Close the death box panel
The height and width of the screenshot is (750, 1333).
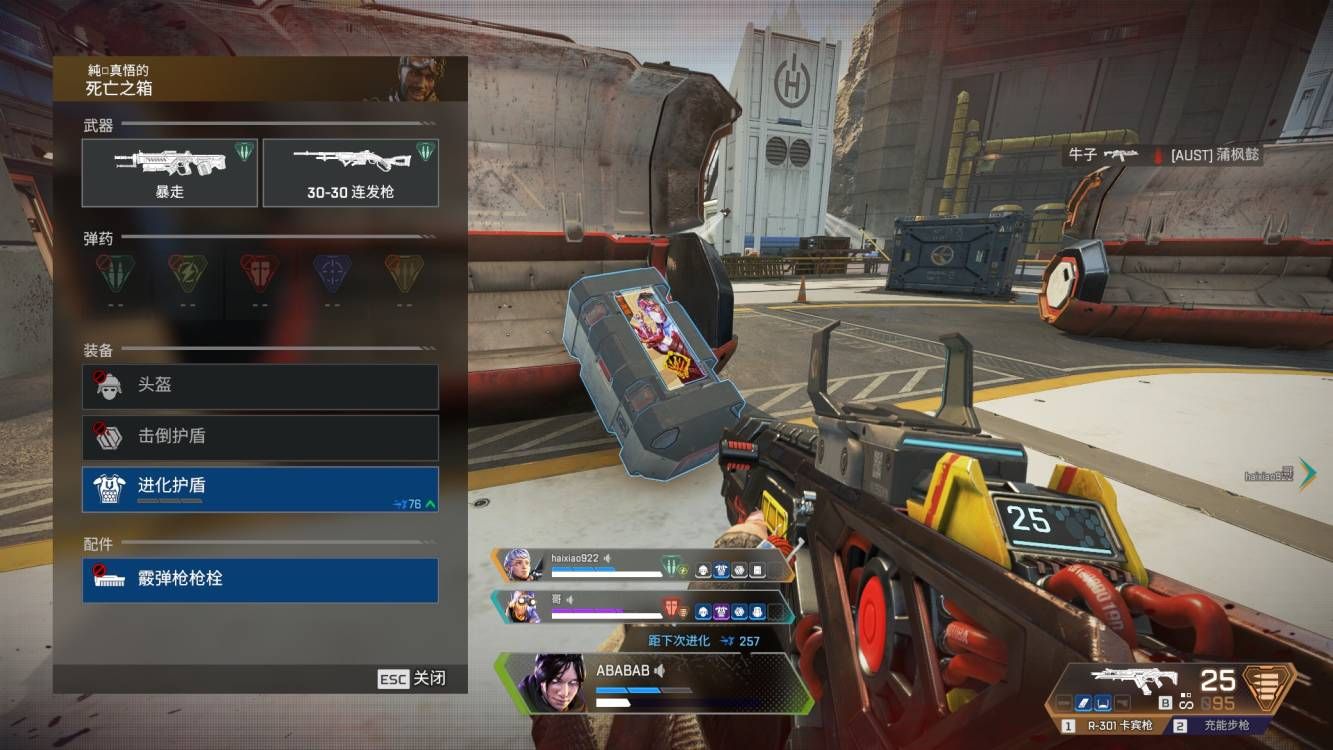click(411, 679)
